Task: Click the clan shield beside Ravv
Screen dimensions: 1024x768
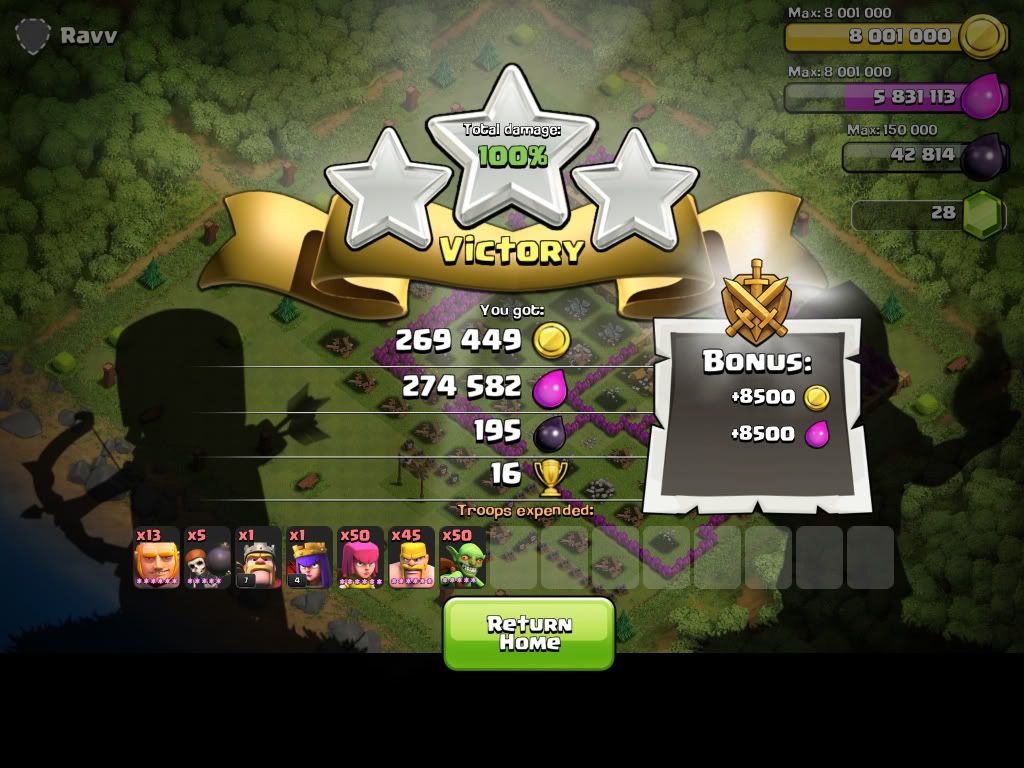Action: tap(32, 36)
